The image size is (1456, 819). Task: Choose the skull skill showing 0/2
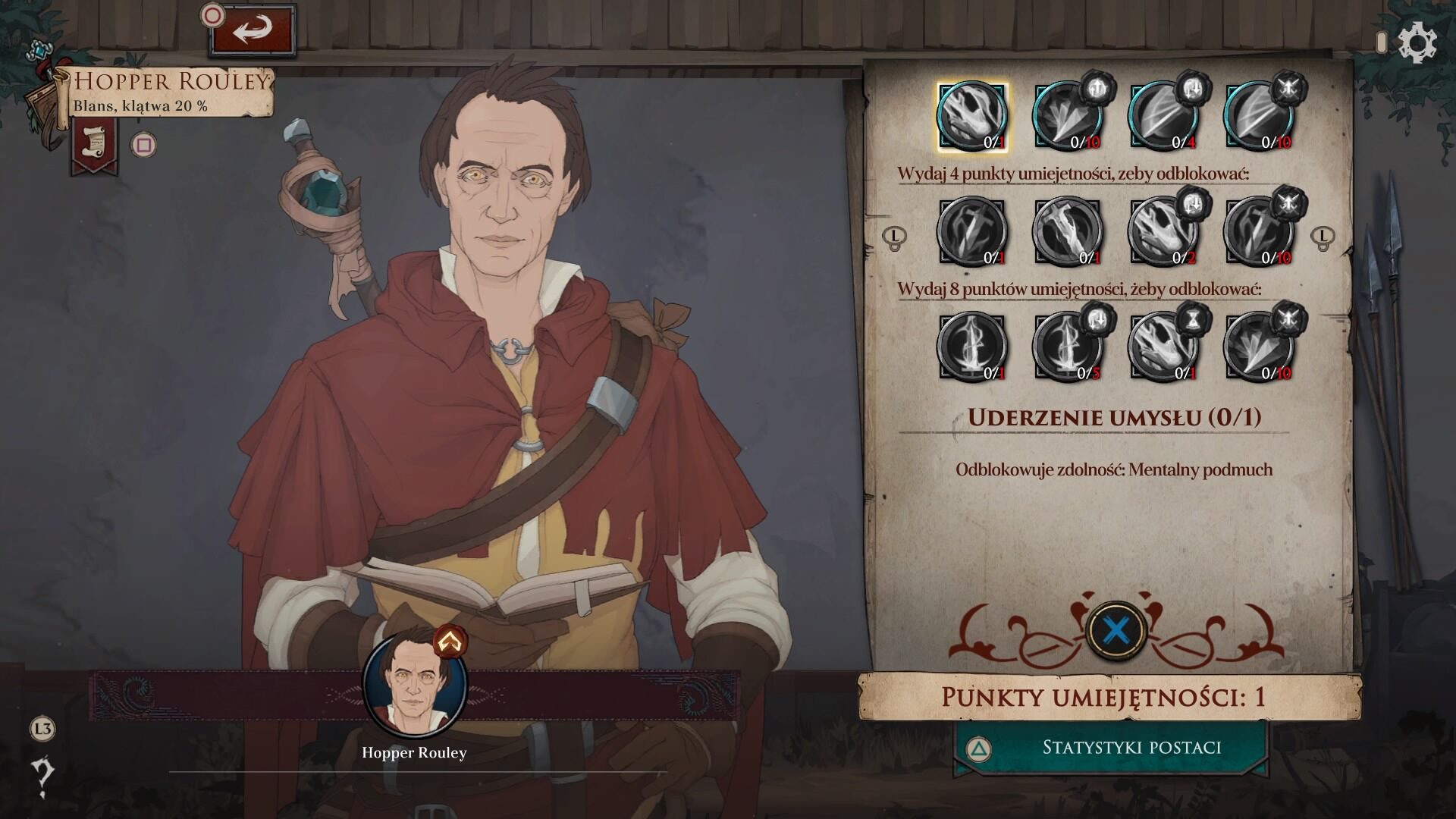tap(1163, 232)
